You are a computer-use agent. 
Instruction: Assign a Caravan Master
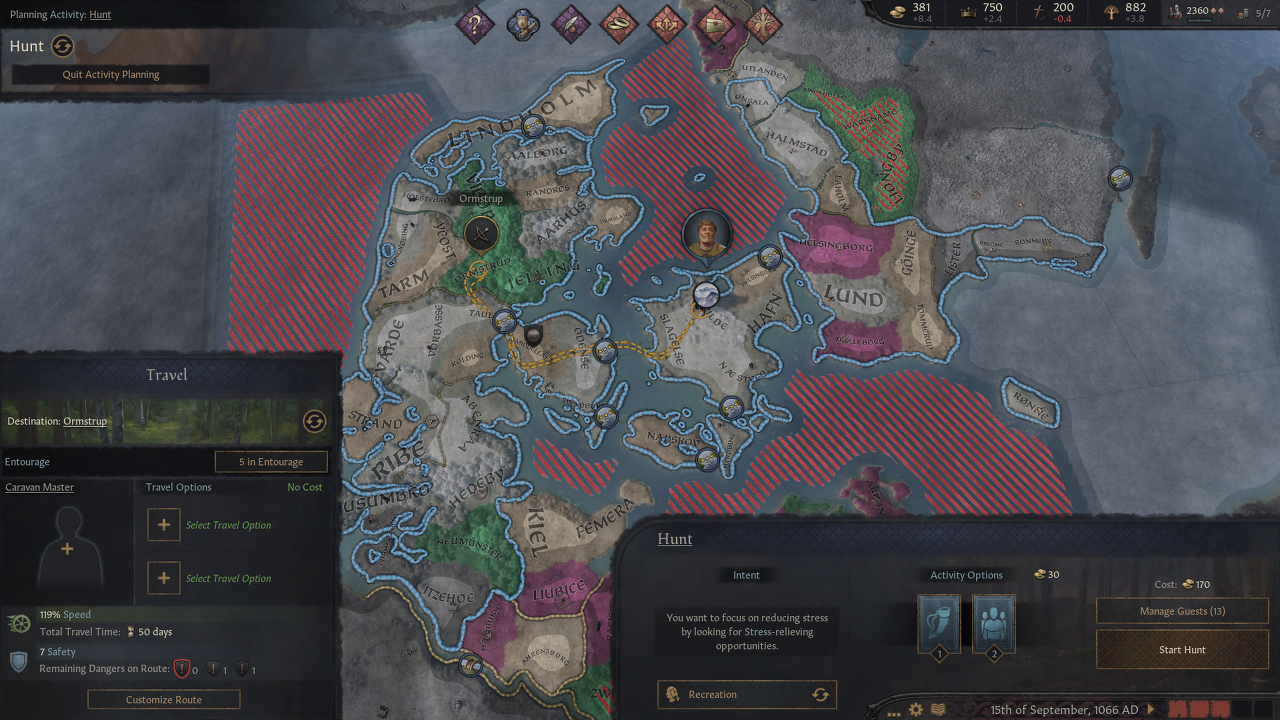67,548
